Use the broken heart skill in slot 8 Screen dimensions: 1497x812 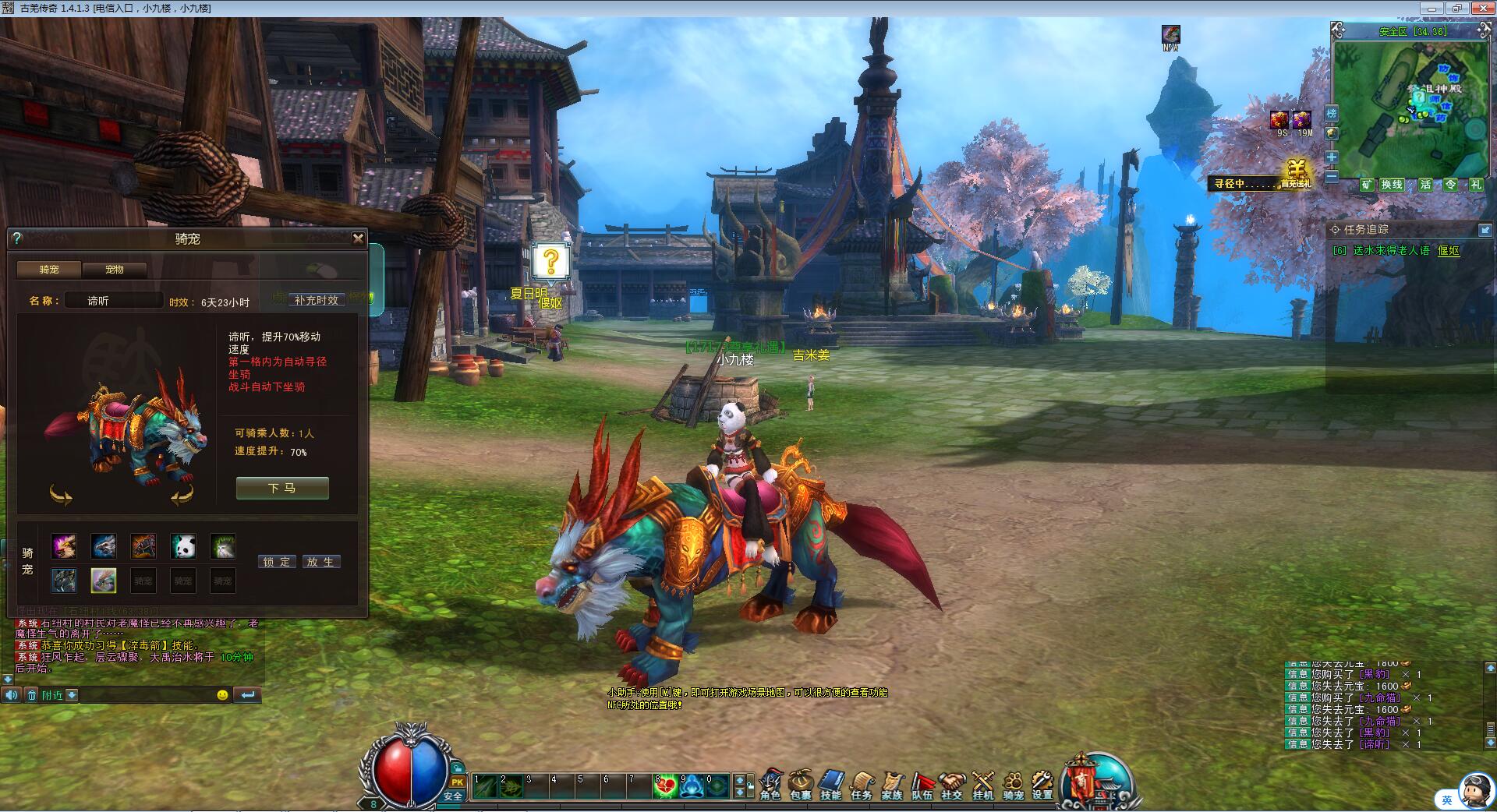pyautogui.click(x=665, y=786)
